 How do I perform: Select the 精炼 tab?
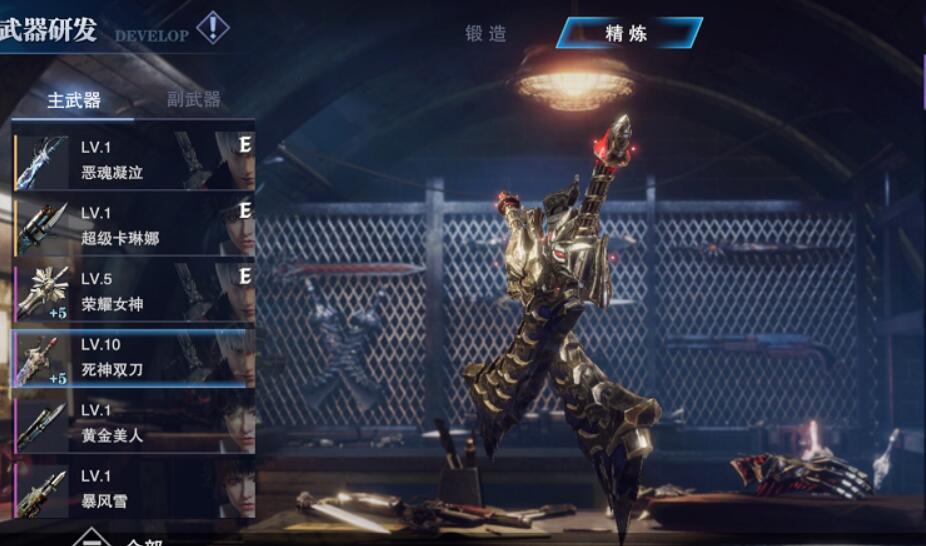tap(627, 34)
